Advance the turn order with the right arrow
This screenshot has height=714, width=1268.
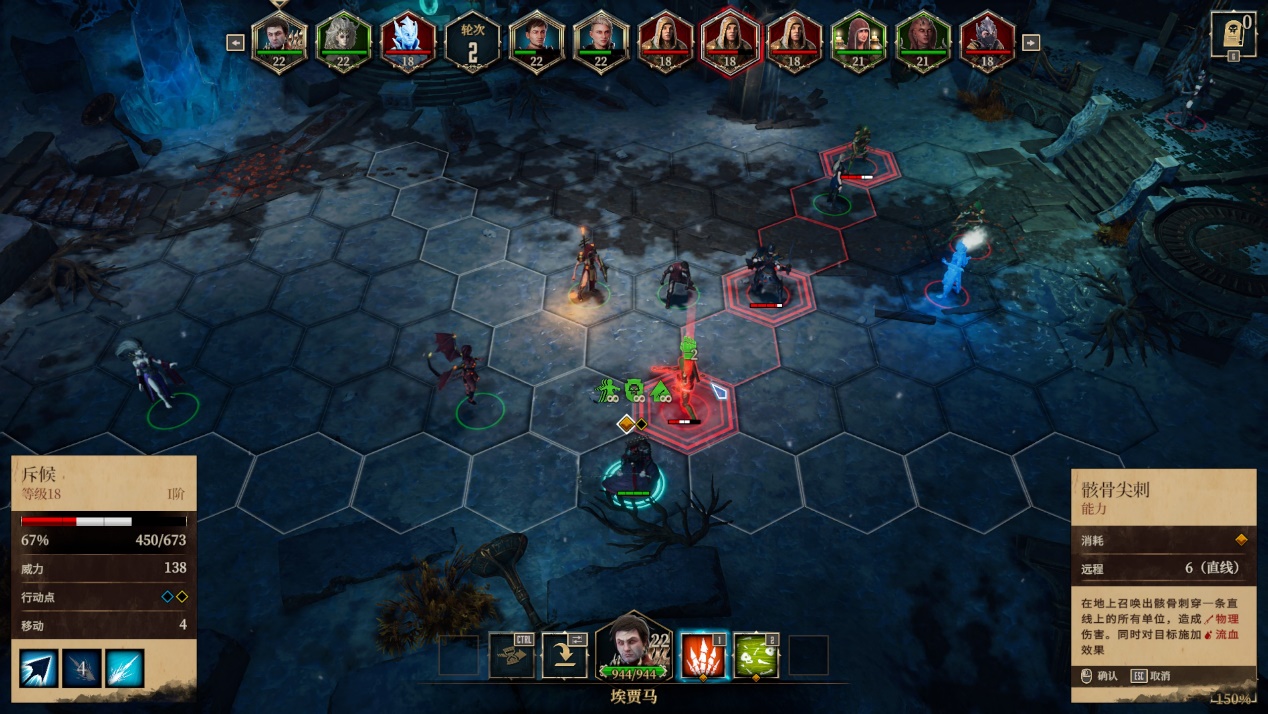1033,42
